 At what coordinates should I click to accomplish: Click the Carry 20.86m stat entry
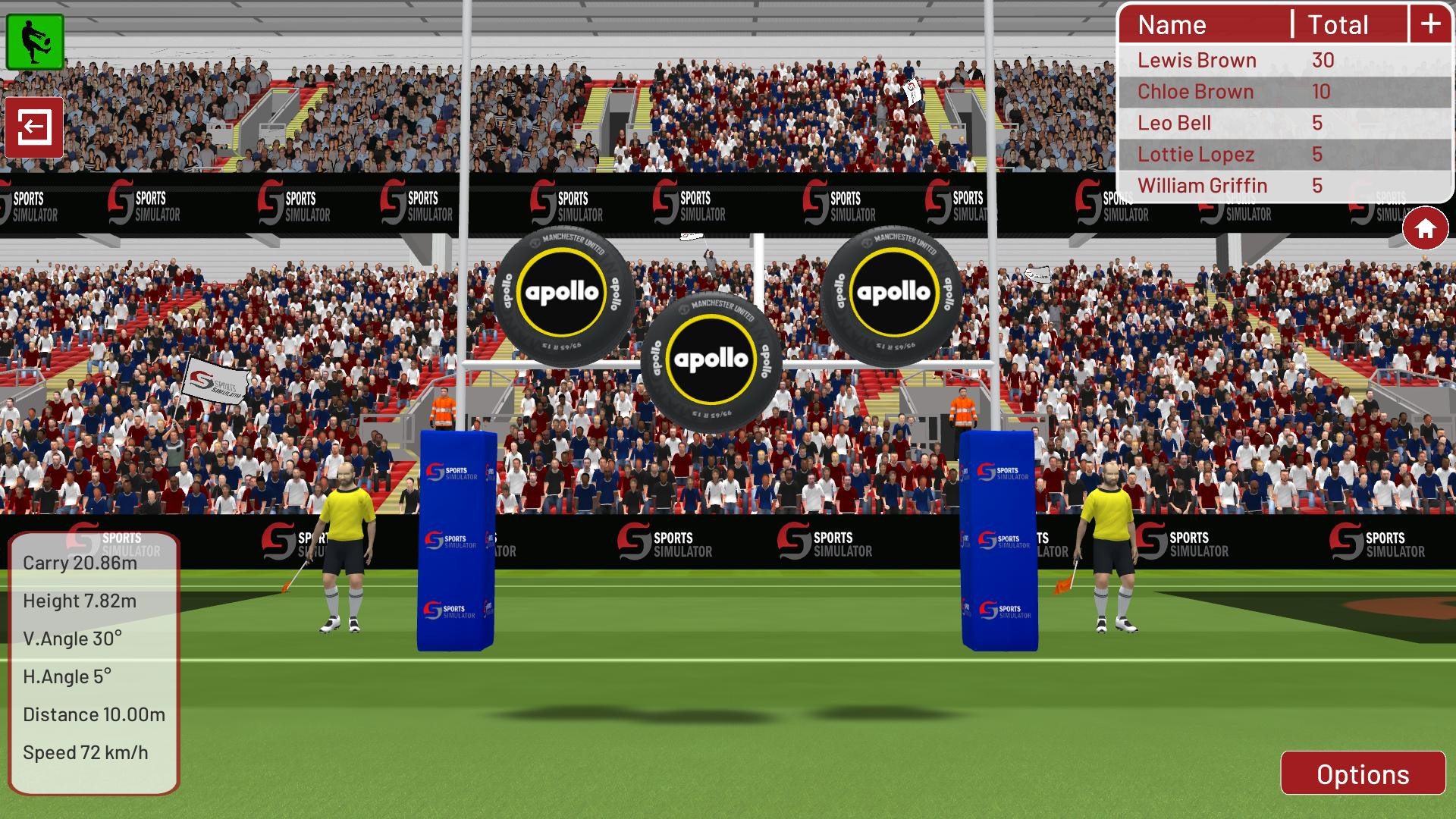coord(79,563)
